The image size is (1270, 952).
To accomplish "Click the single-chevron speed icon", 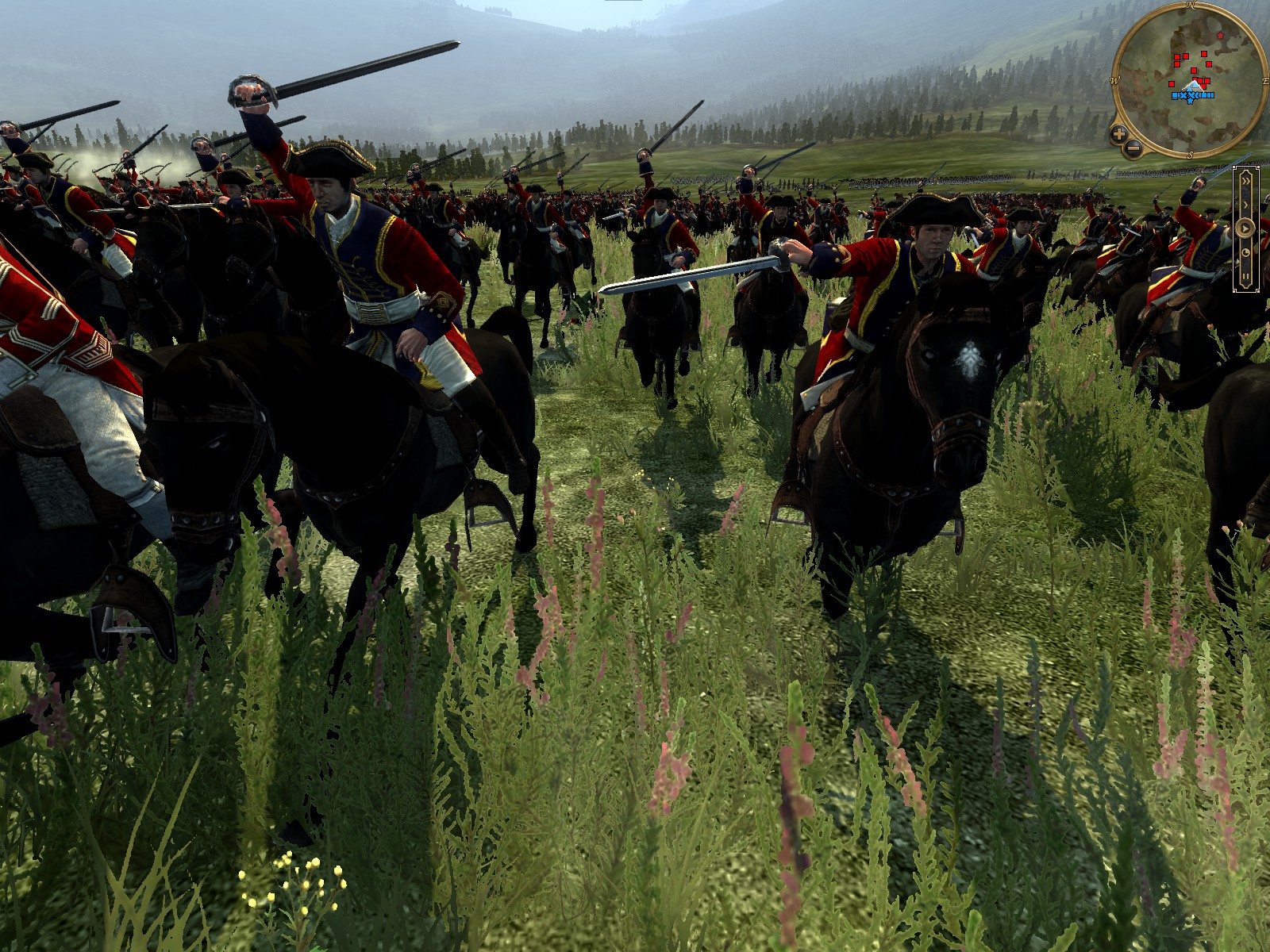I will click(1246, 204).
